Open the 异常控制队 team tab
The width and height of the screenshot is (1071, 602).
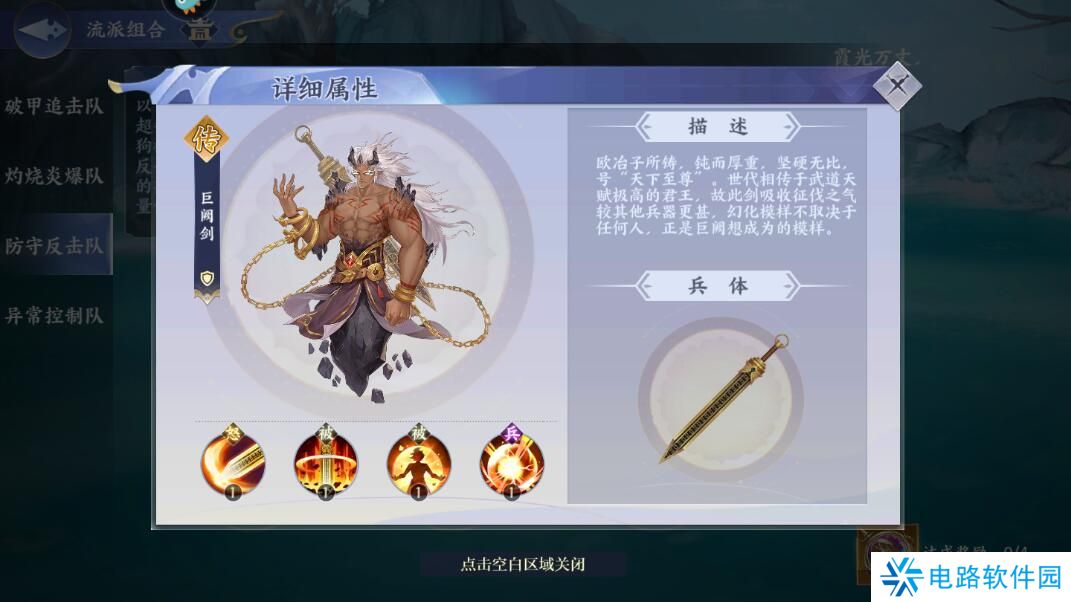[55, 316]
